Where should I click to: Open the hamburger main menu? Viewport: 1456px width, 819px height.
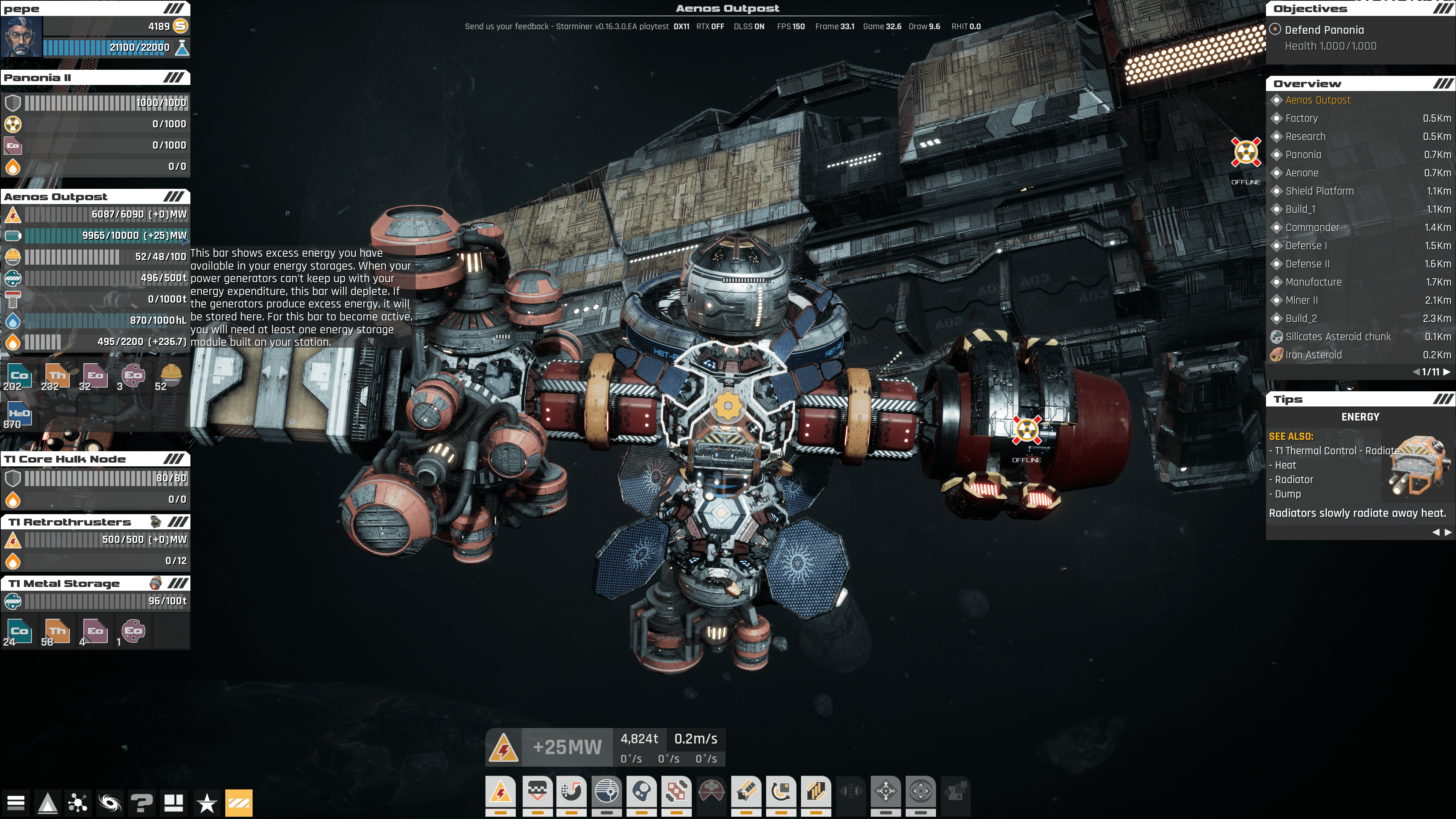[16, 803]
